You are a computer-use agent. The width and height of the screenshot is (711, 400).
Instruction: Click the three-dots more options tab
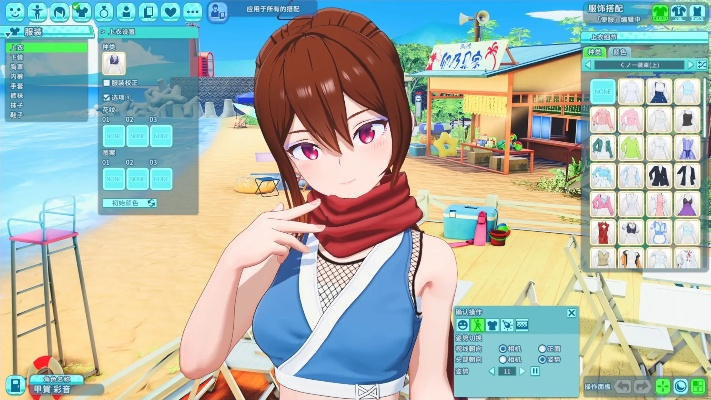coord(192,12)
